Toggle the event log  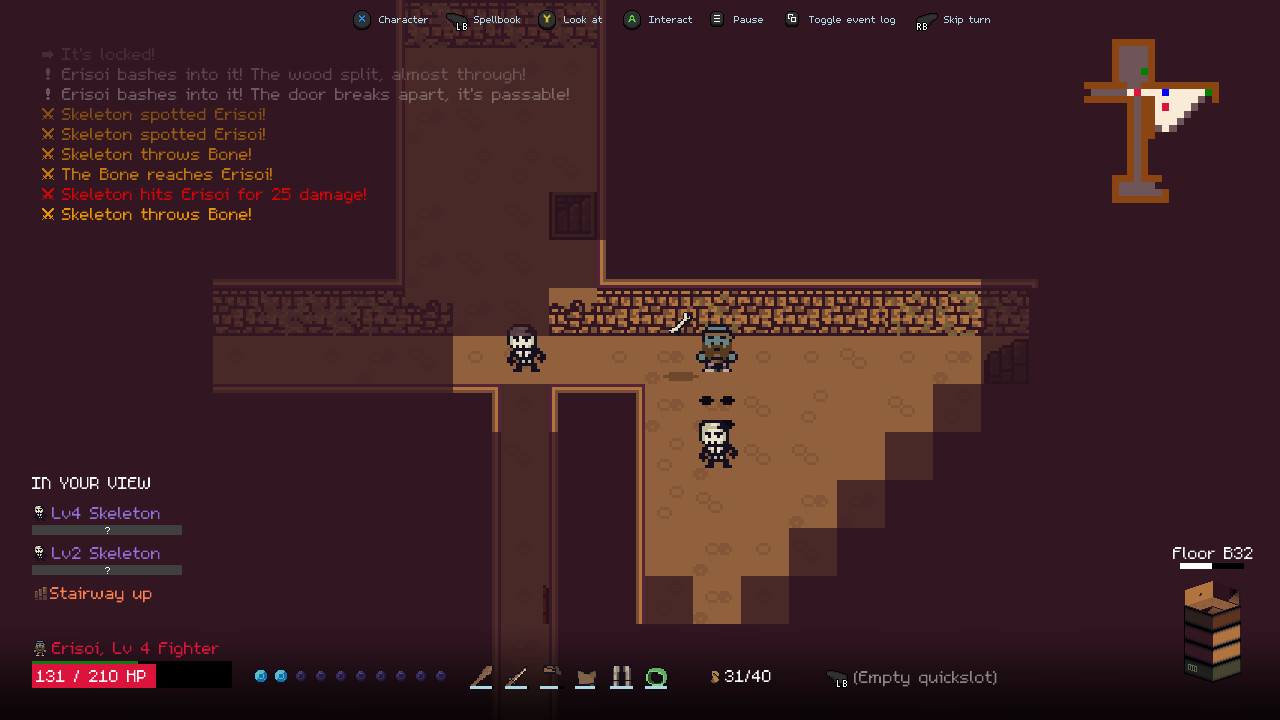(x=840, y=19)
